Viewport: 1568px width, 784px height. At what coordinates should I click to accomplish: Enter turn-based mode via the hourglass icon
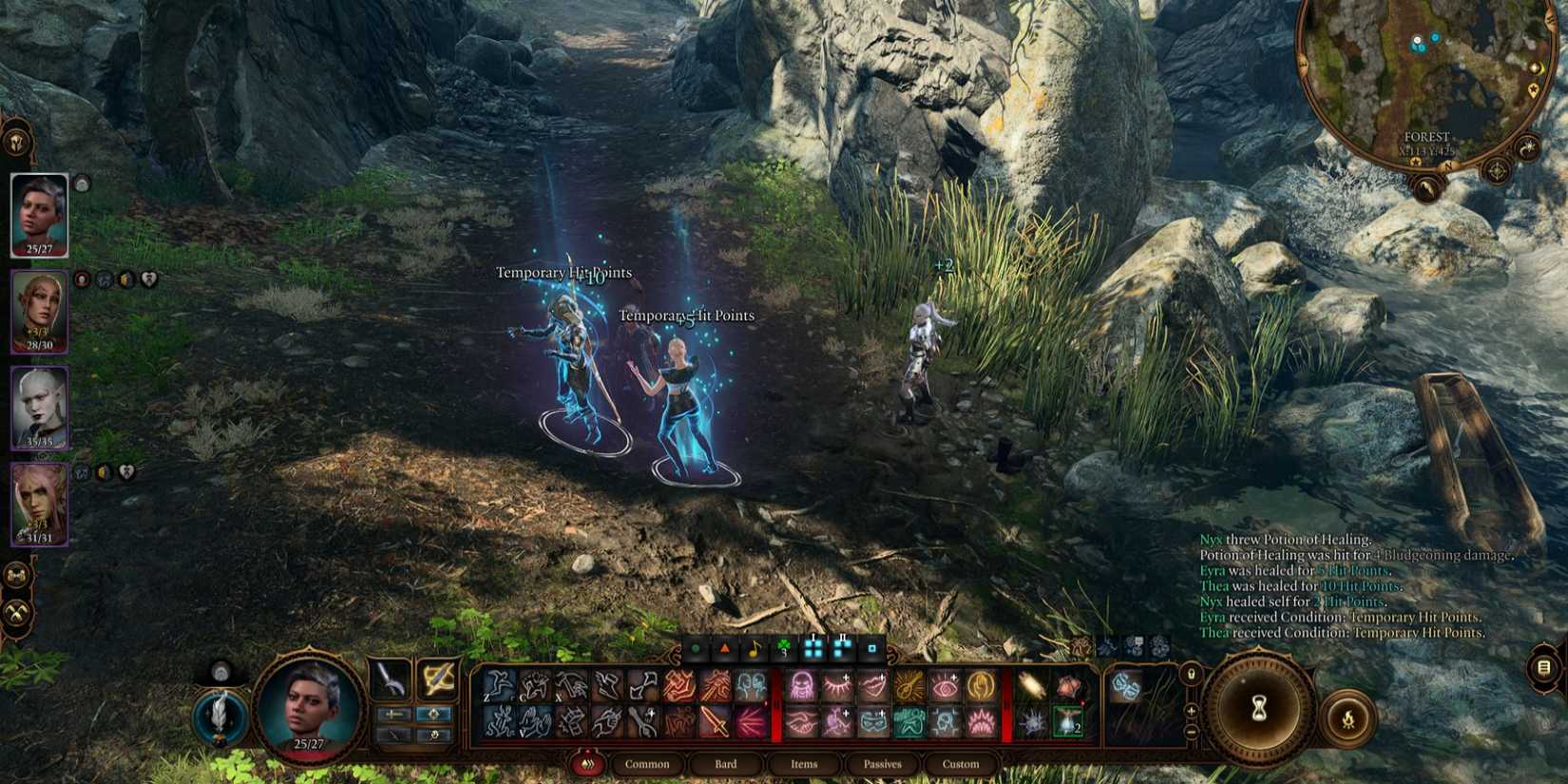pyautogui.click(x=1259, y=708)
